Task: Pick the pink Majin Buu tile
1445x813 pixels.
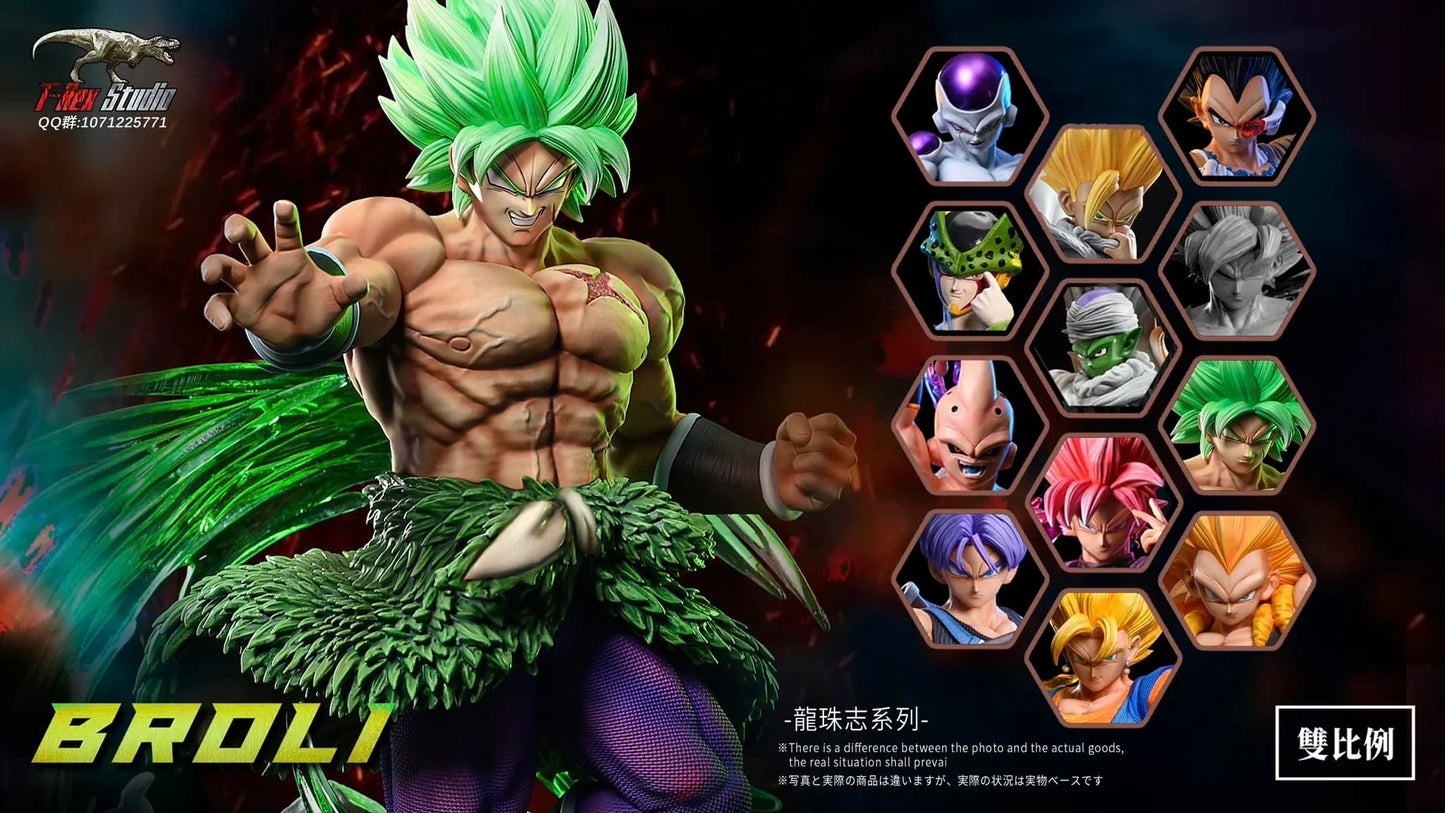Action: (x=969, y=425)
